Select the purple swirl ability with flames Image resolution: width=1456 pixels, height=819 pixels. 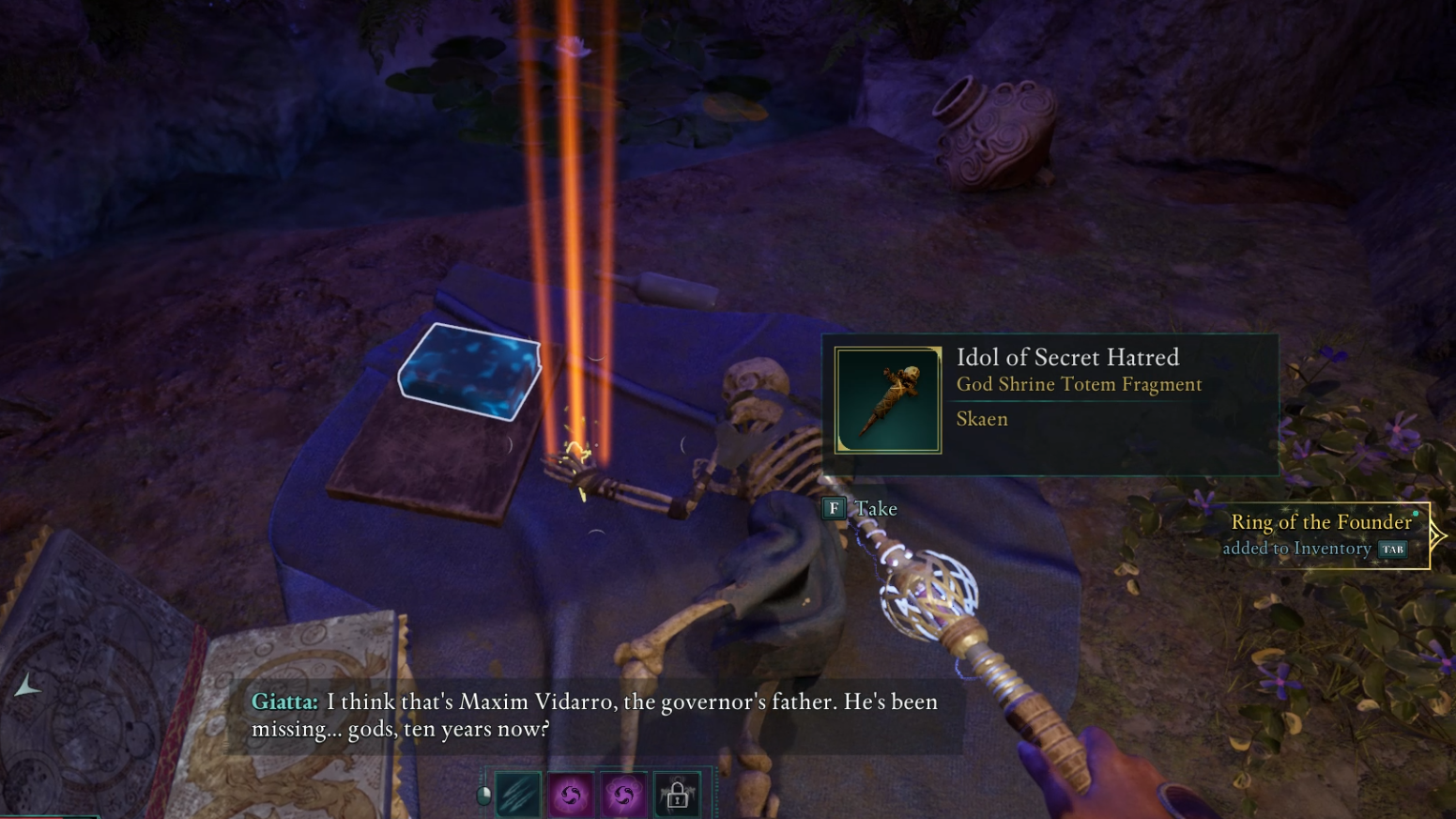[x=571, y=796]
